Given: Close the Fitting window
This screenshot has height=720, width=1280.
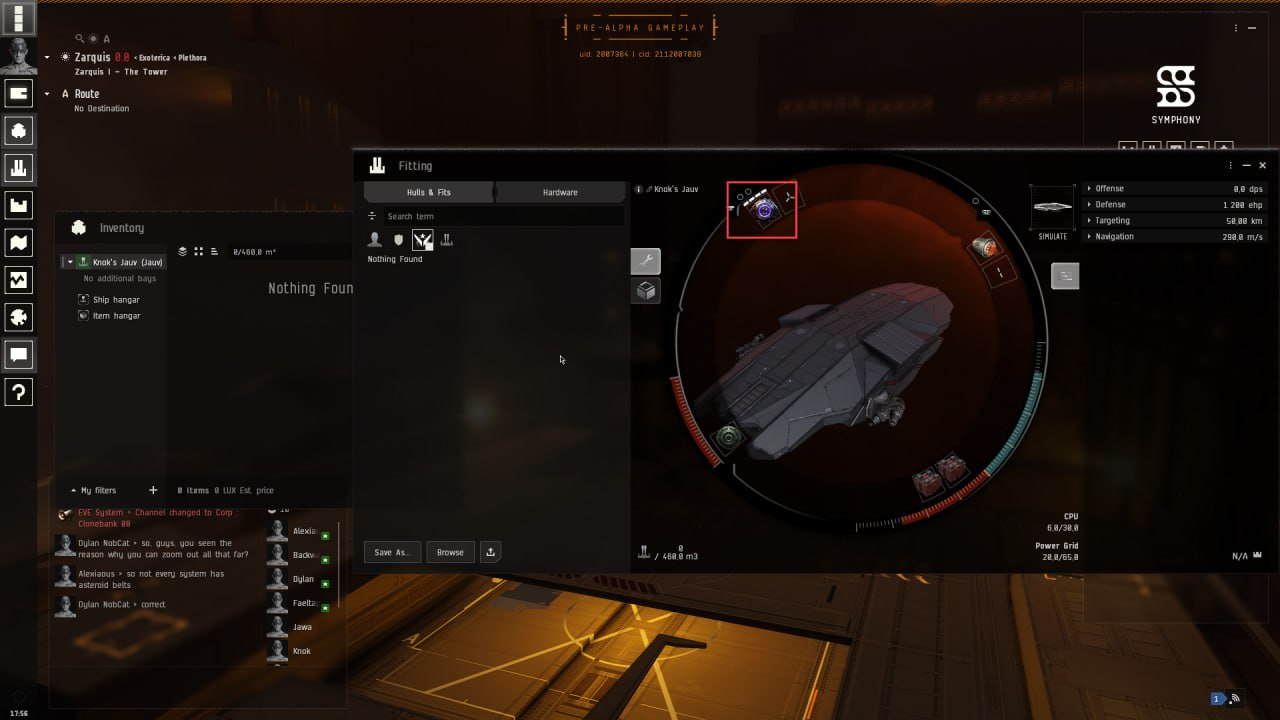Looking at the screenshot, I should [1263, 166].
